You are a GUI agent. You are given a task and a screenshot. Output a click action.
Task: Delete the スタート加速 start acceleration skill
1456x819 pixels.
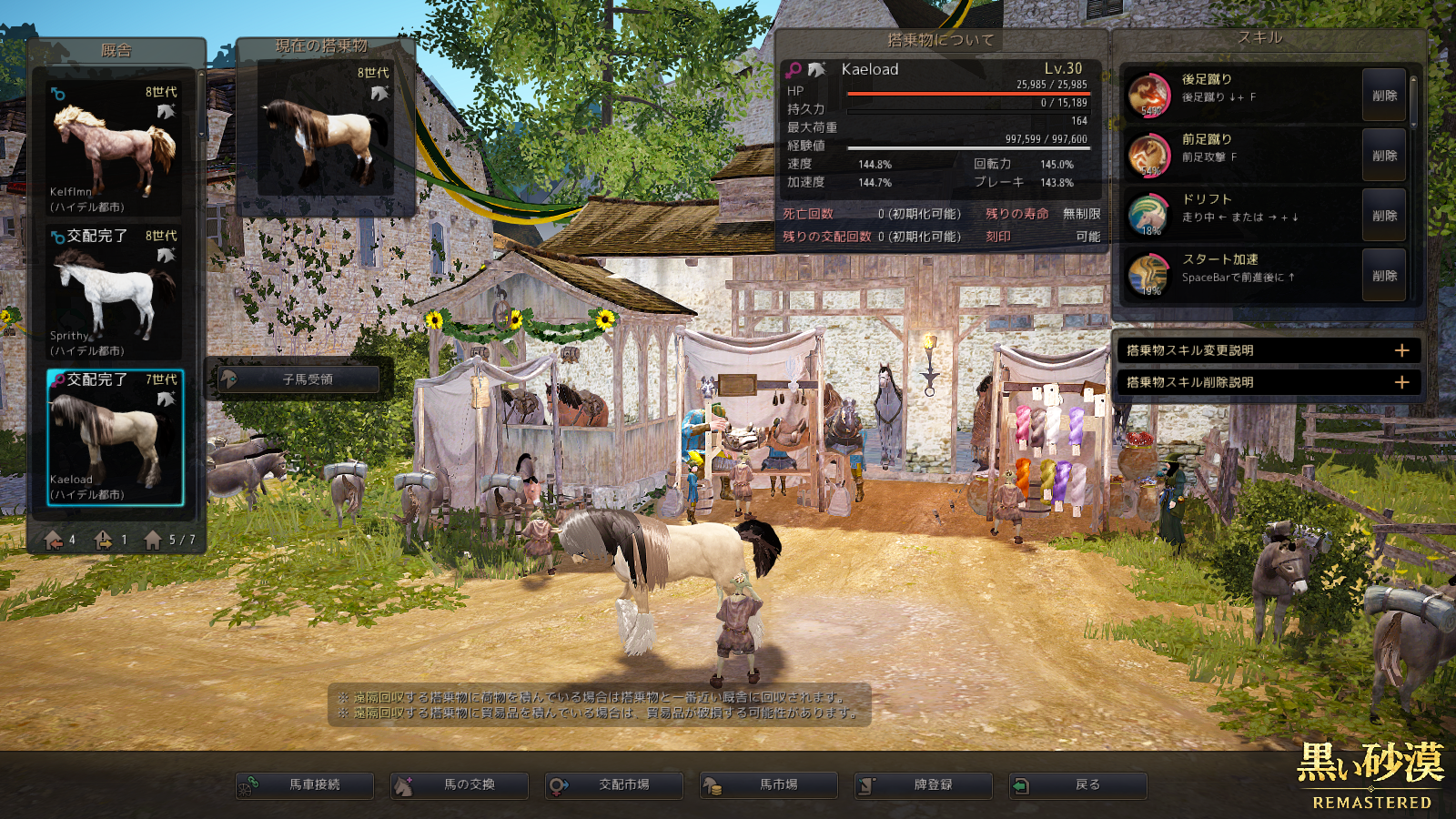pyautogui.click(x=1384, y=276)
